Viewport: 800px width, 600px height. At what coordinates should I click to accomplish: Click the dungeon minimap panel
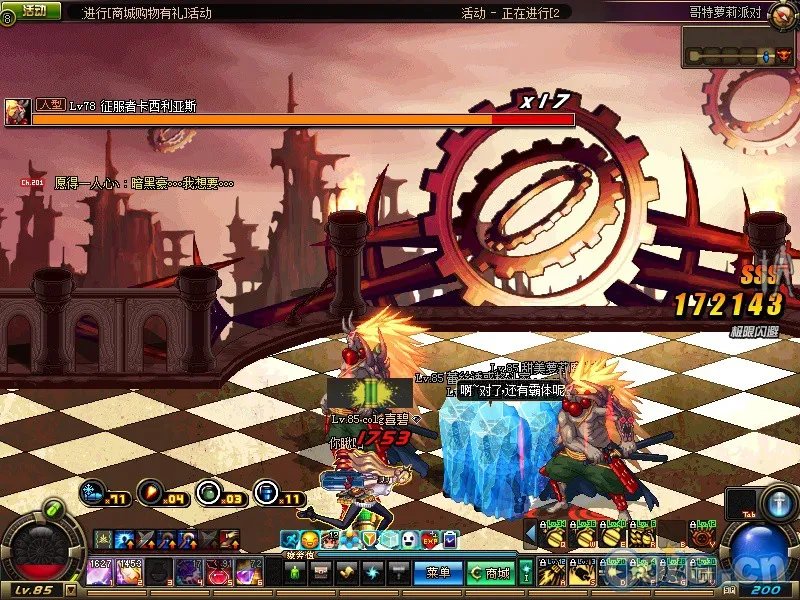[x=739, y=47]
